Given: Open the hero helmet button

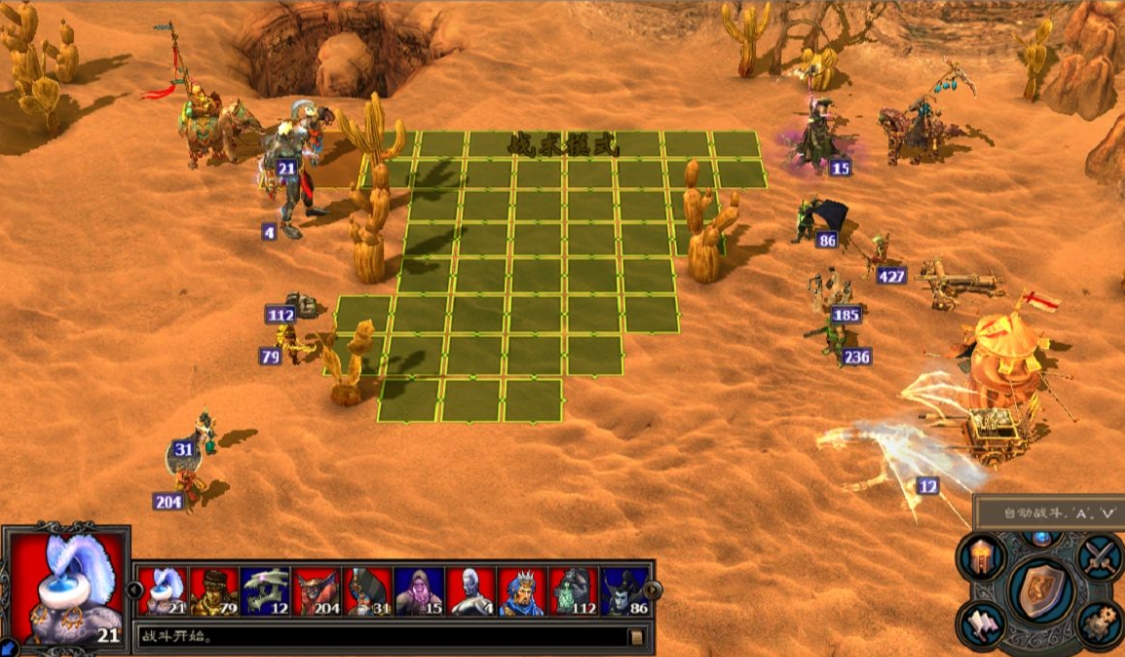Looking at the screenshot, I should click(x=981, y=557).
